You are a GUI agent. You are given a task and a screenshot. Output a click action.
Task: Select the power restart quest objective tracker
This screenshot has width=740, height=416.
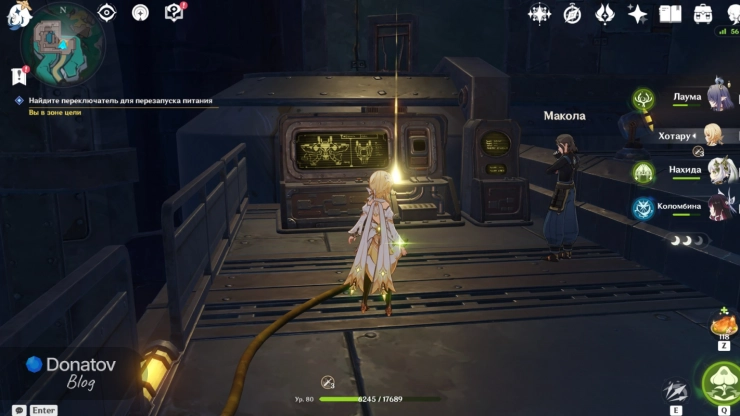click(x=119, y=101)
